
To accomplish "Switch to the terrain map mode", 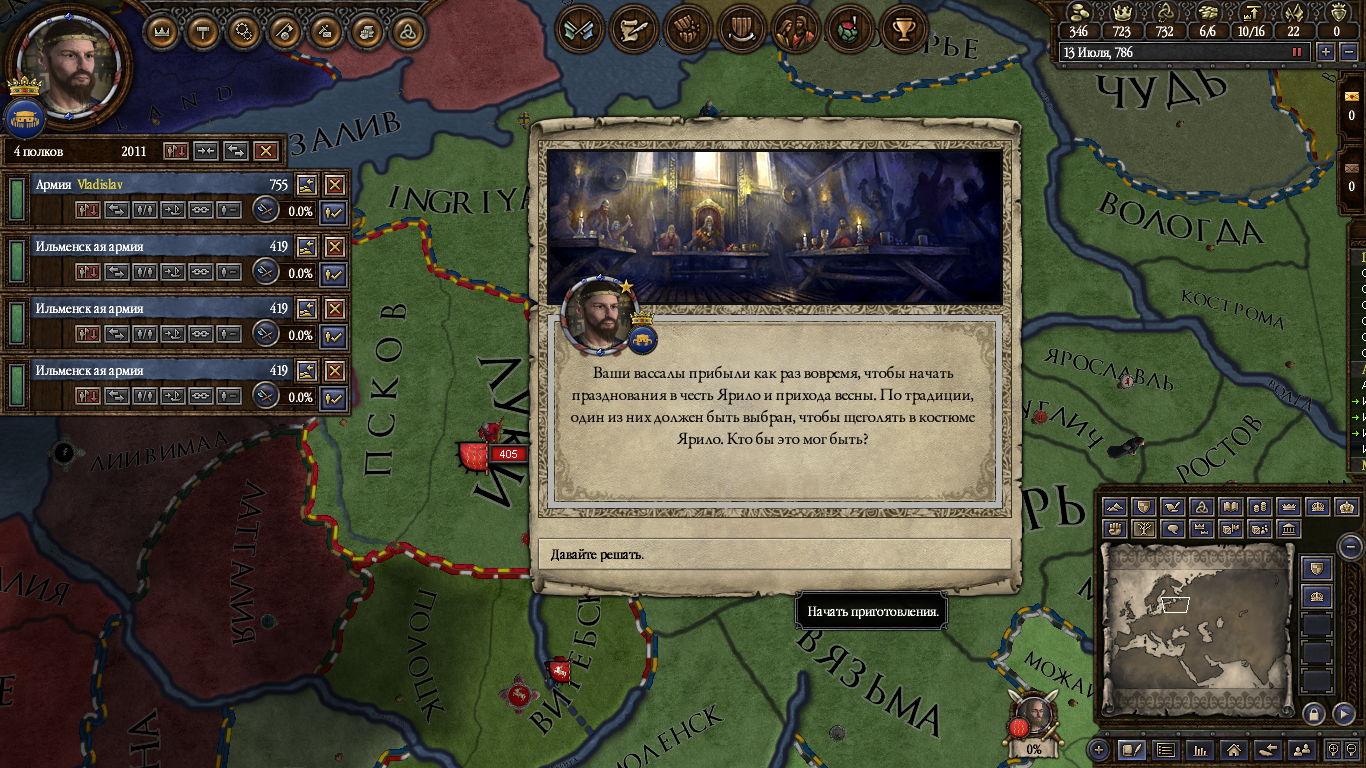I will [x=1115, y=507].
